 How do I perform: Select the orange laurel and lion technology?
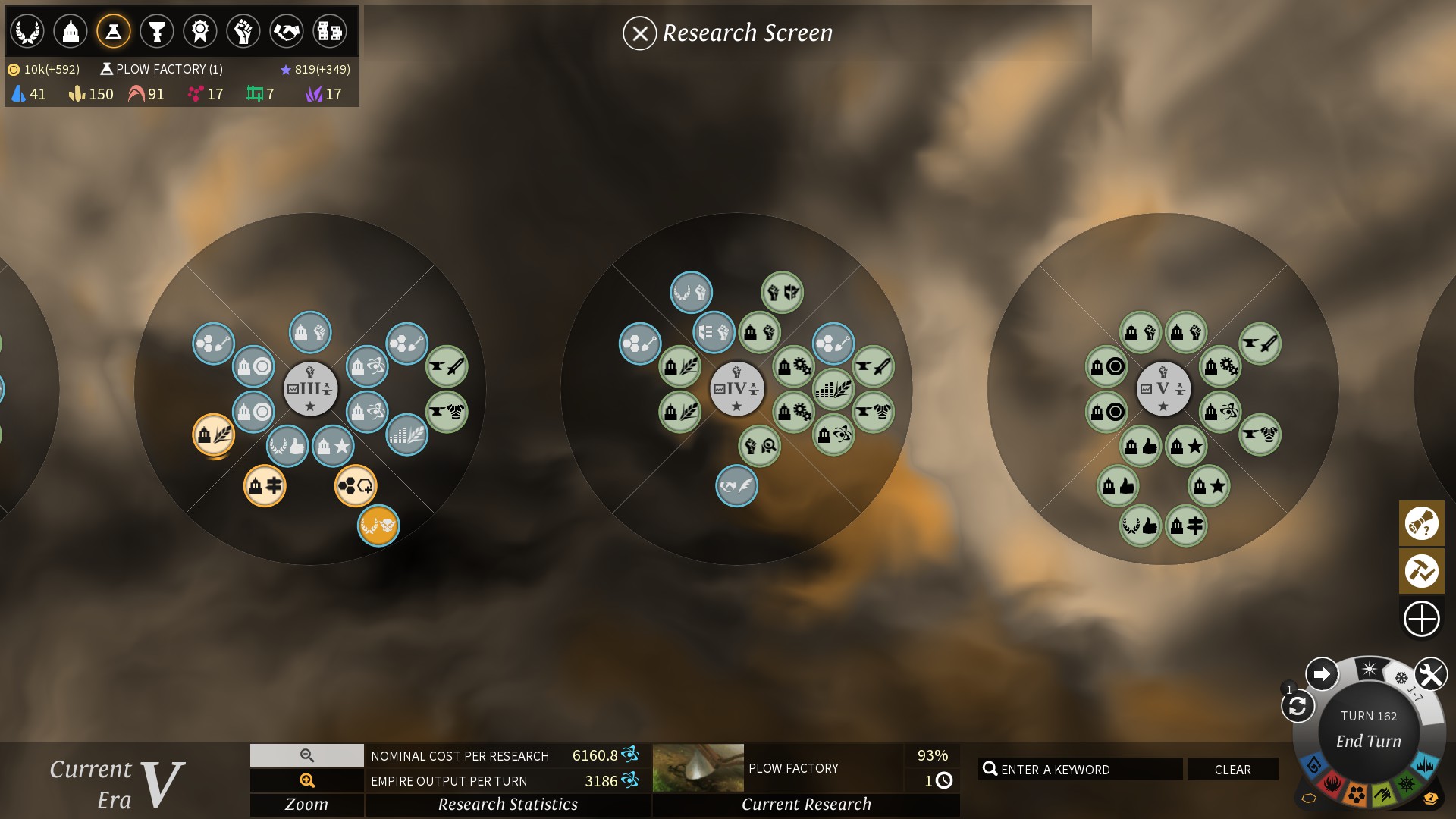[x=378, y=525]
